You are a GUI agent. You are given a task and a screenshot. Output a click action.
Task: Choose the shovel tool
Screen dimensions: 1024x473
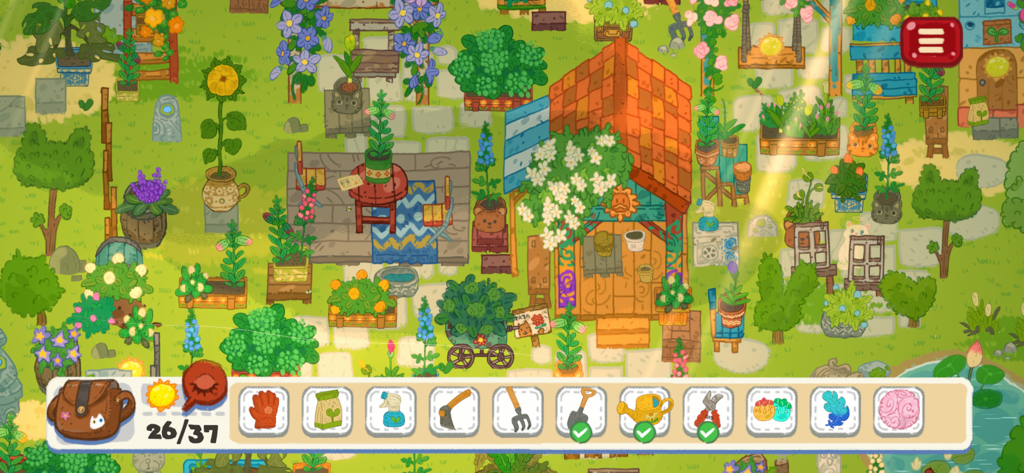(581, 410)
